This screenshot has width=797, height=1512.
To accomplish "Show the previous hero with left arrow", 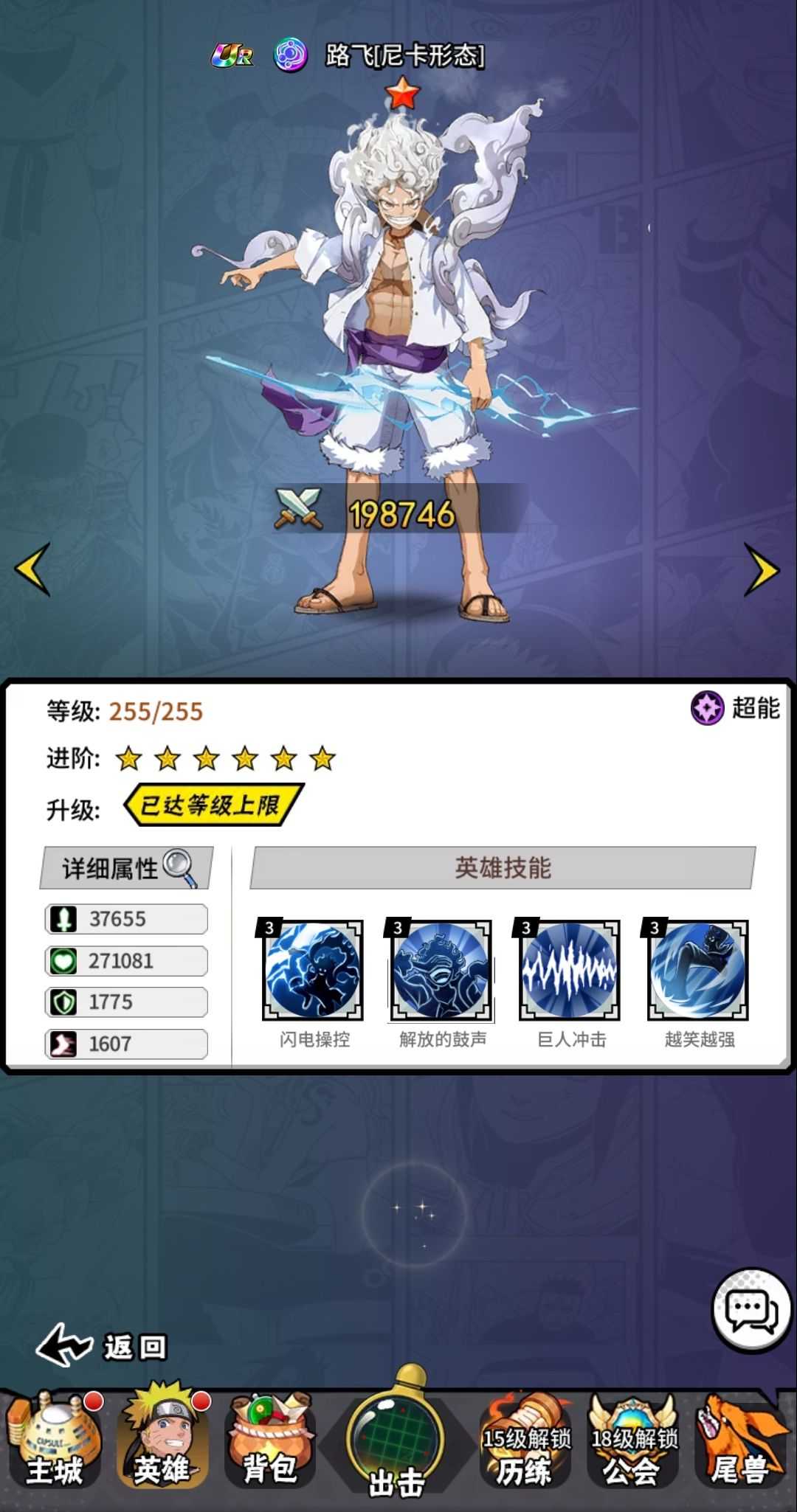I will coord(33,569).
